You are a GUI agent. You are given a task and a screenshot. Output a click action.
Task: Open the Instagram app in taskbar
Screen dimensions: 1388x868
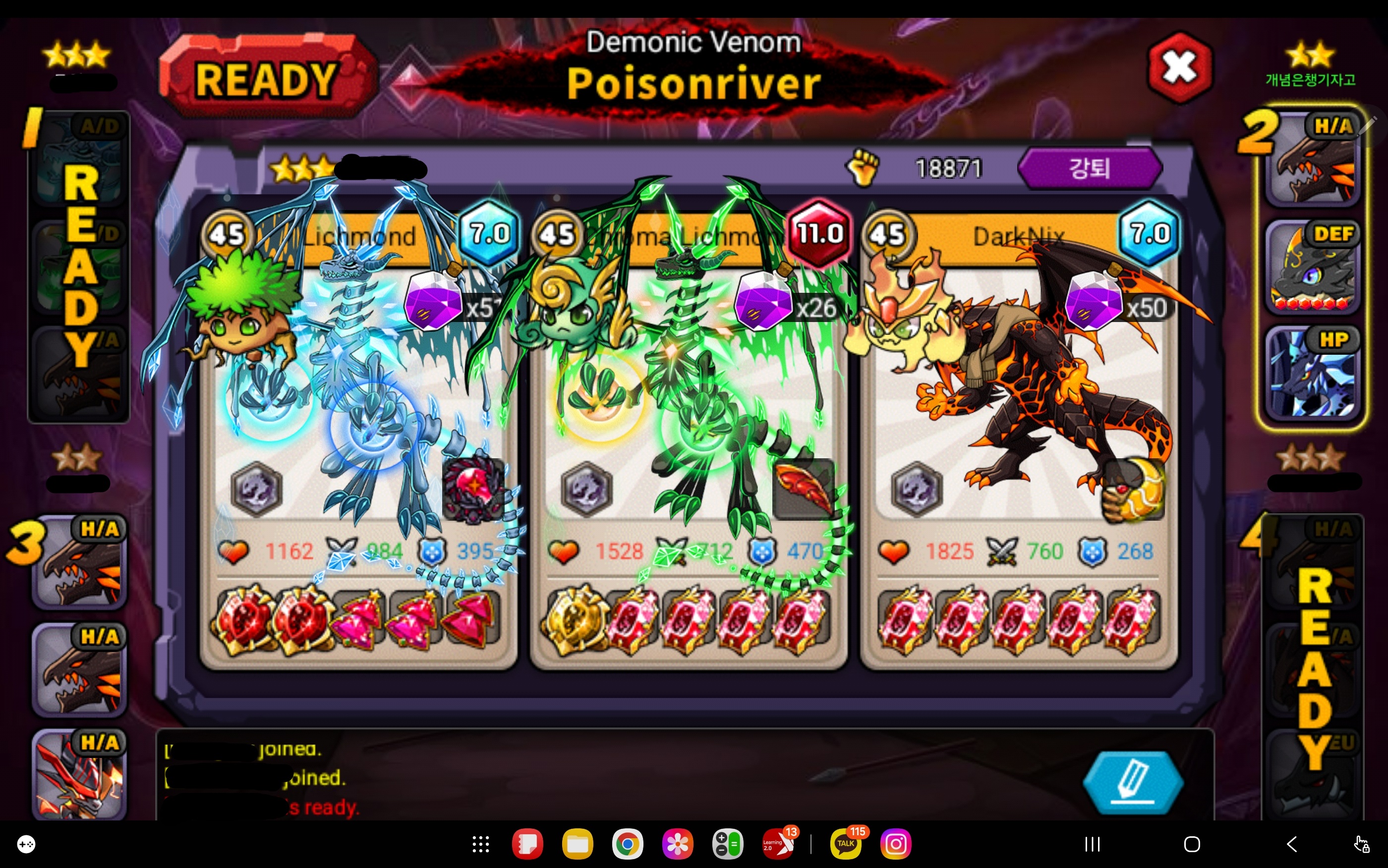pyautogui.click(x=895, y=844)
